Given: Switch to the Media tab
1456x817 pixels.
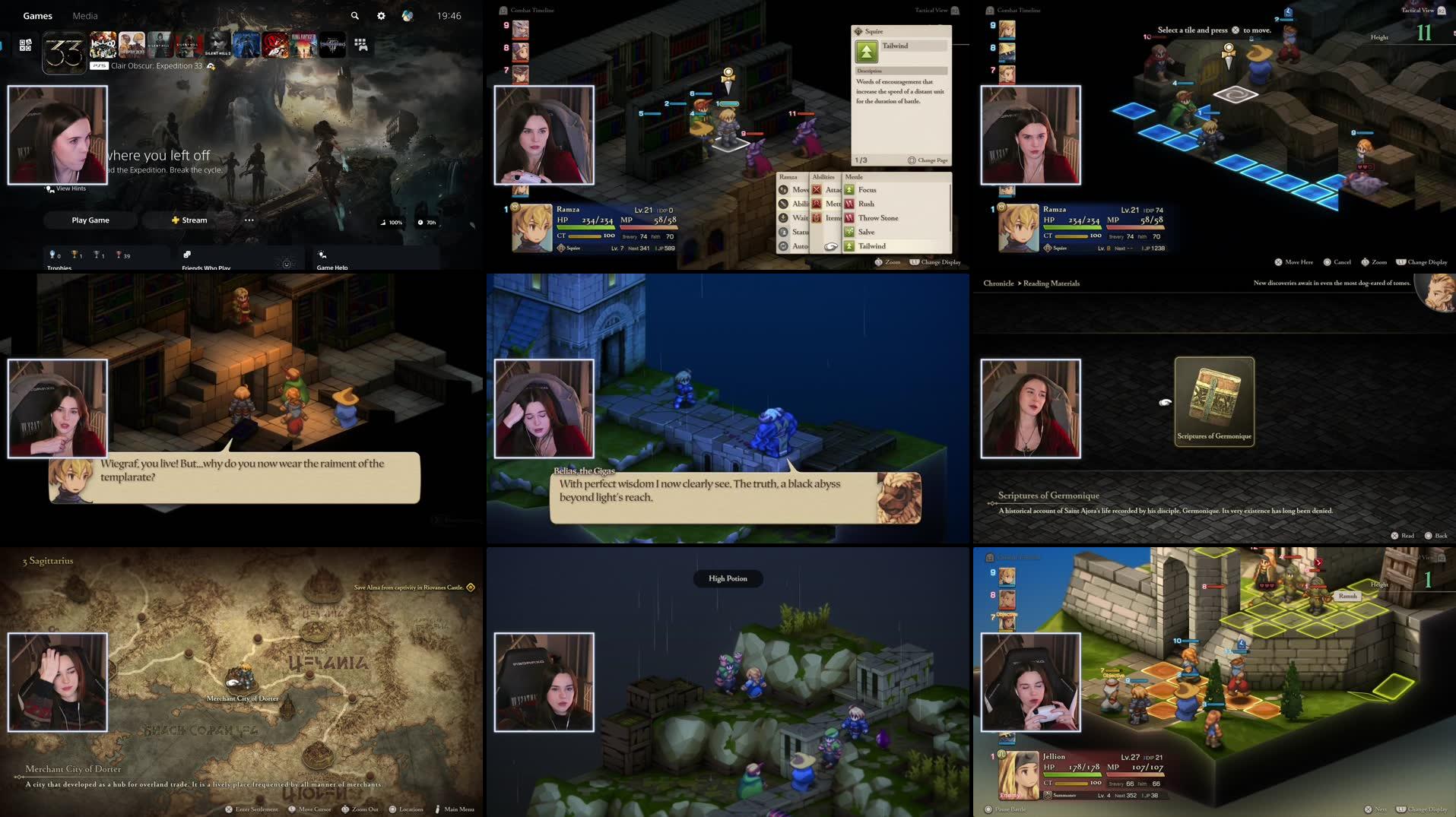Looking at the screenshot, I should pyautogui.click(x=84, y=15).
